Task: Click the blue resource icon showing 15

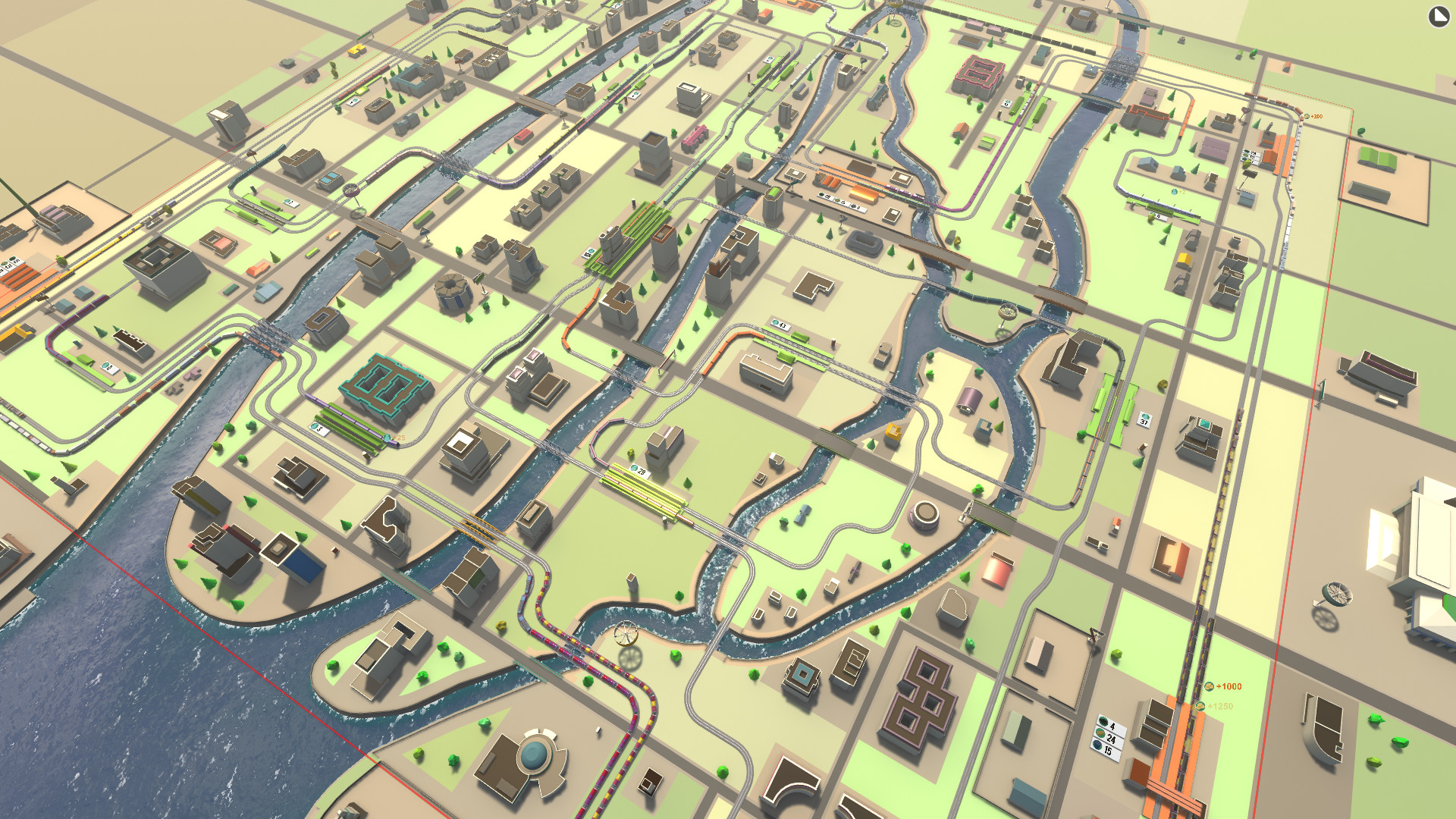Action: coord(1097,745)
